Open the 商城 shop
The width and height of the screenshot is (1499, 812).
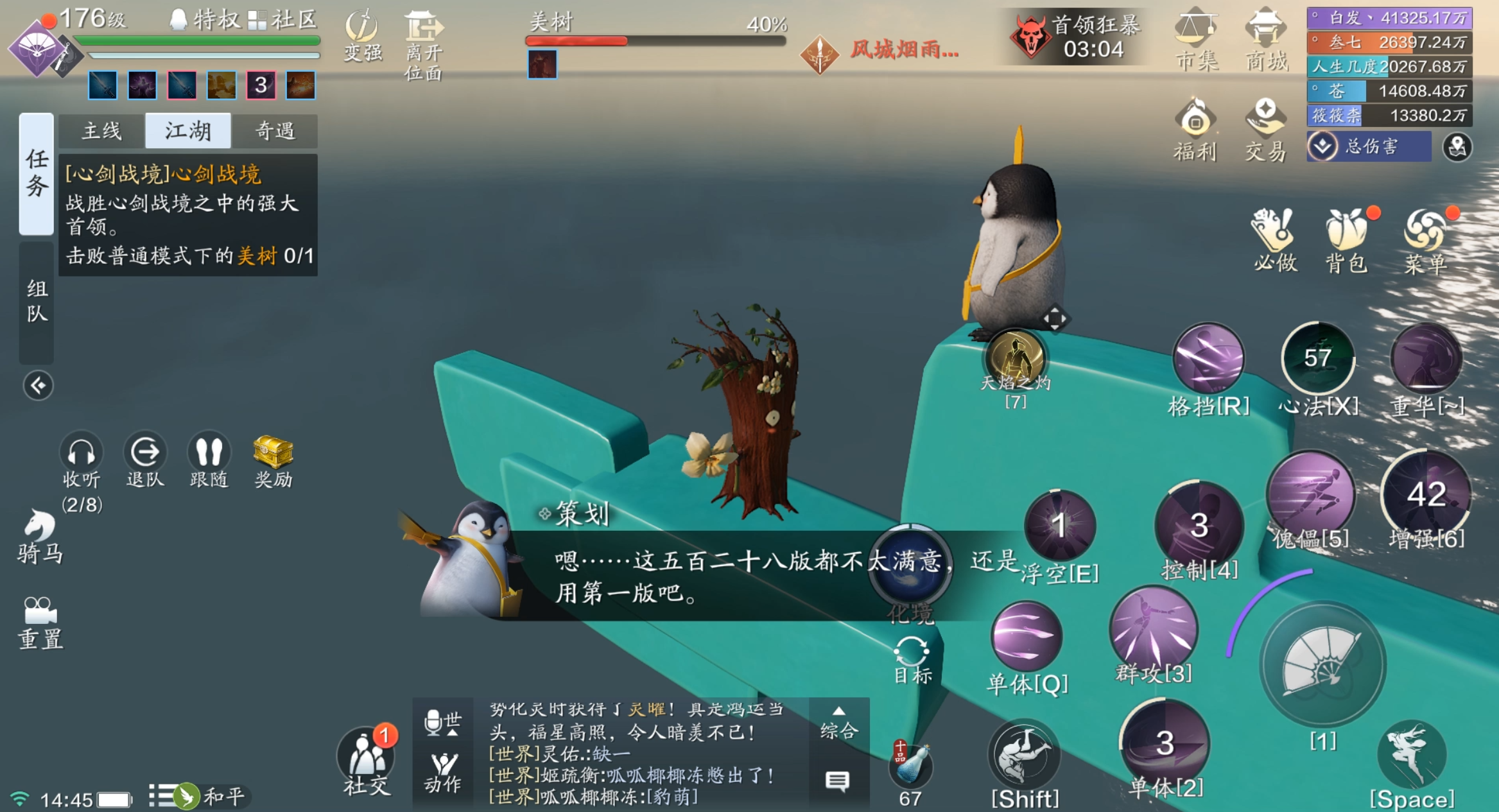pos(1266,40)
